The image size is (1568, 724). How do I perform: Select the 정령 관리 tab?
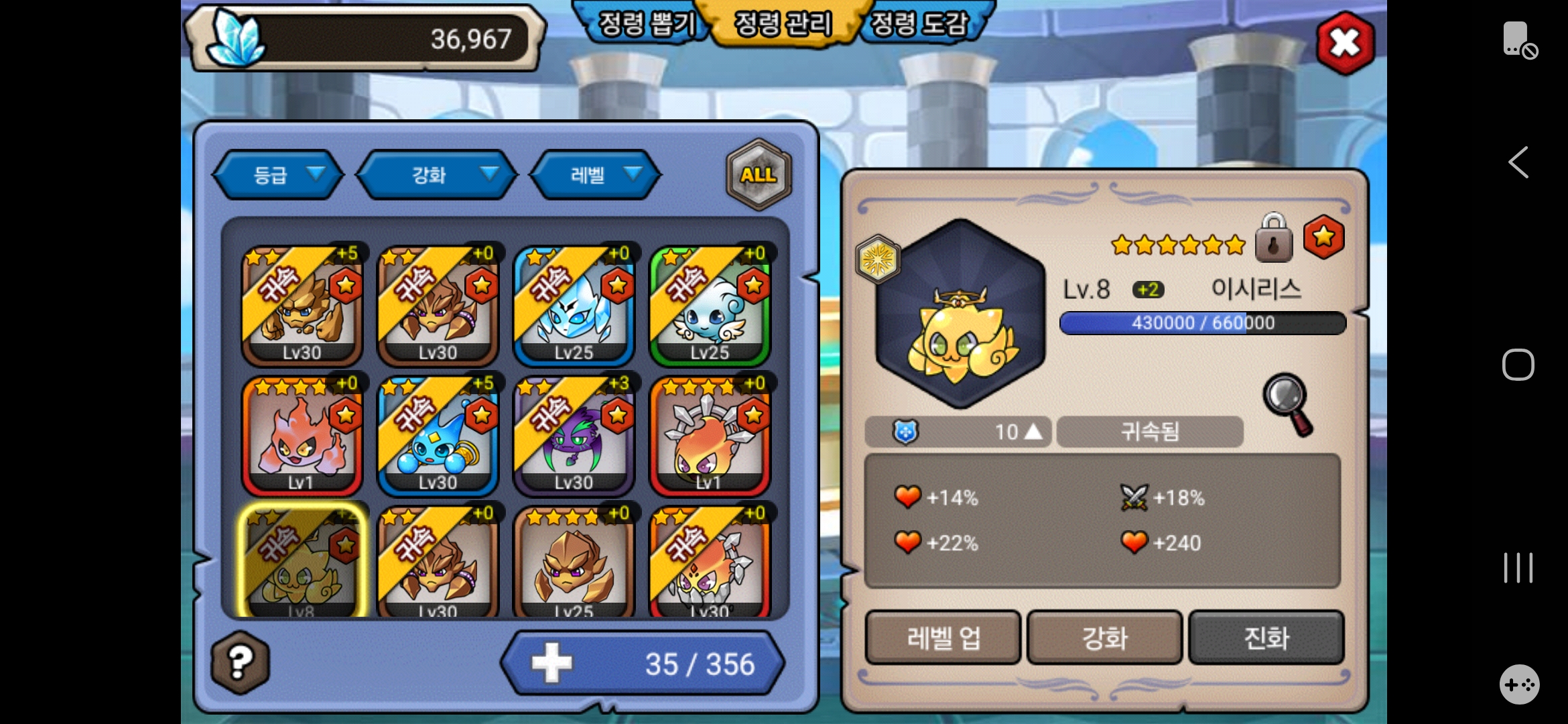click(783, 24)
